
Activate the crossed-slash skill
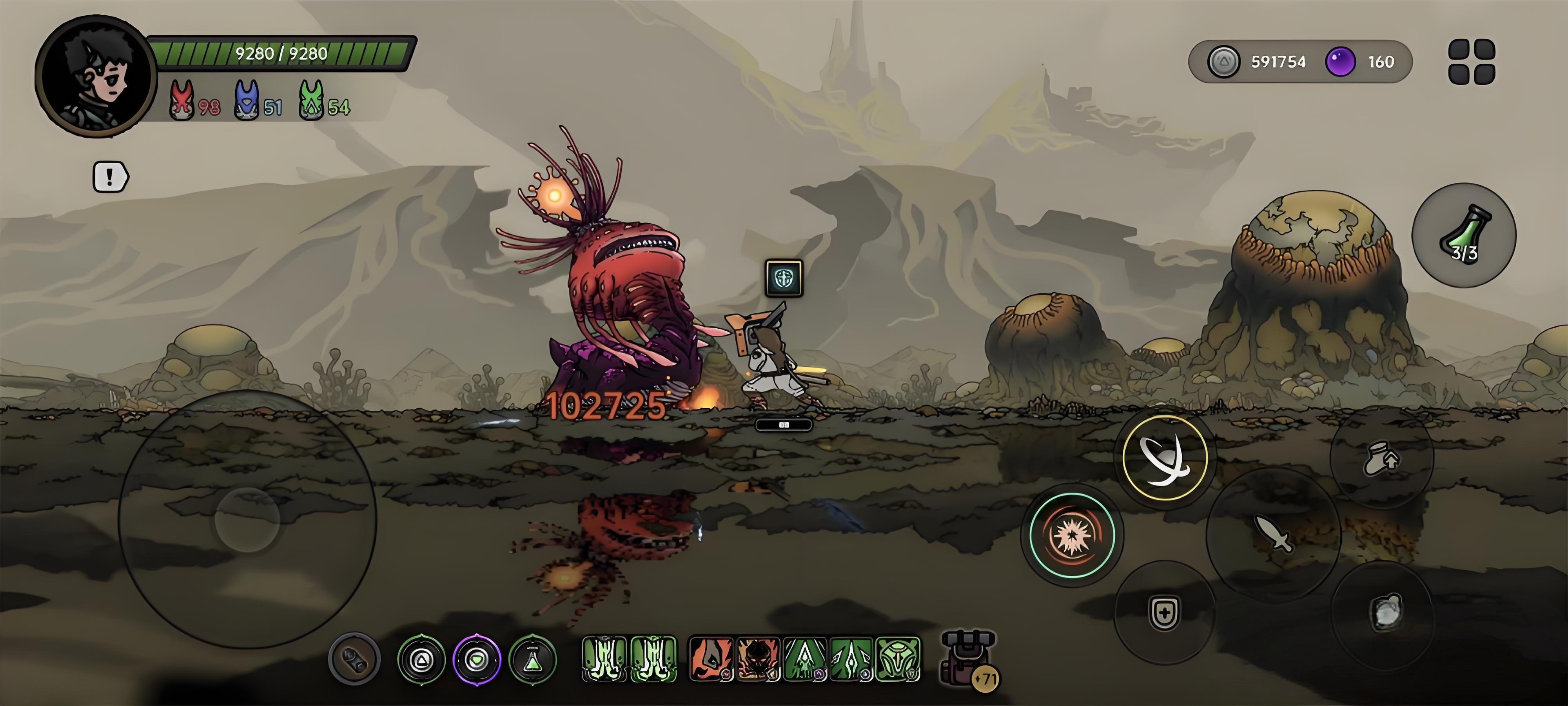1164,458
